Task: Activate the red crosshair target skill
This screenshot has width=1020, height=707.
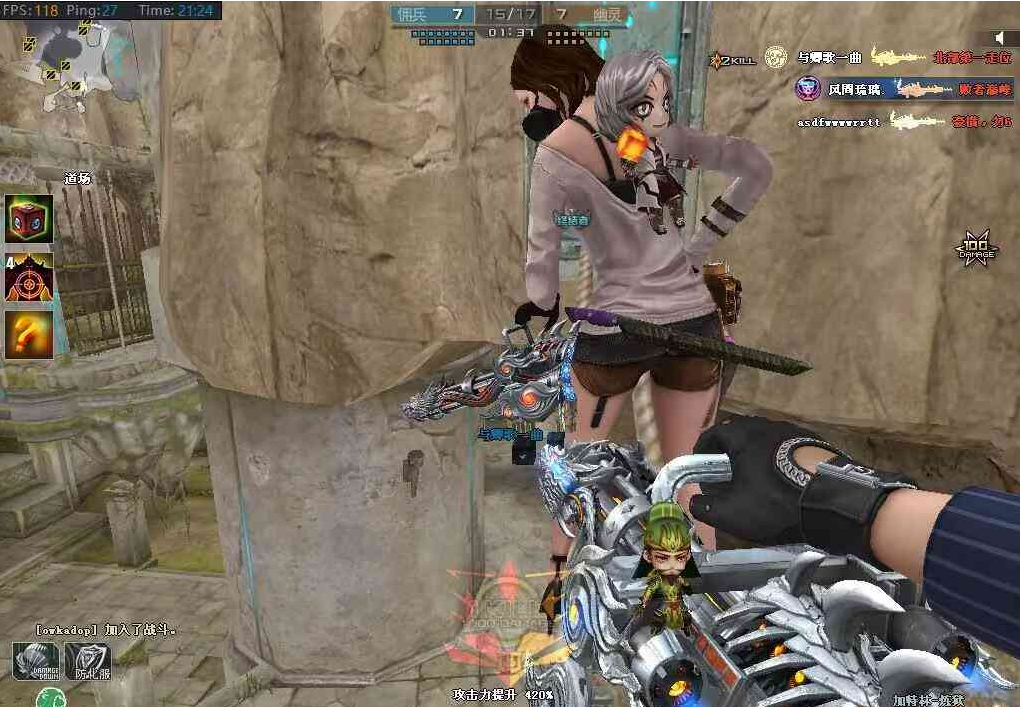Action: 29,277
